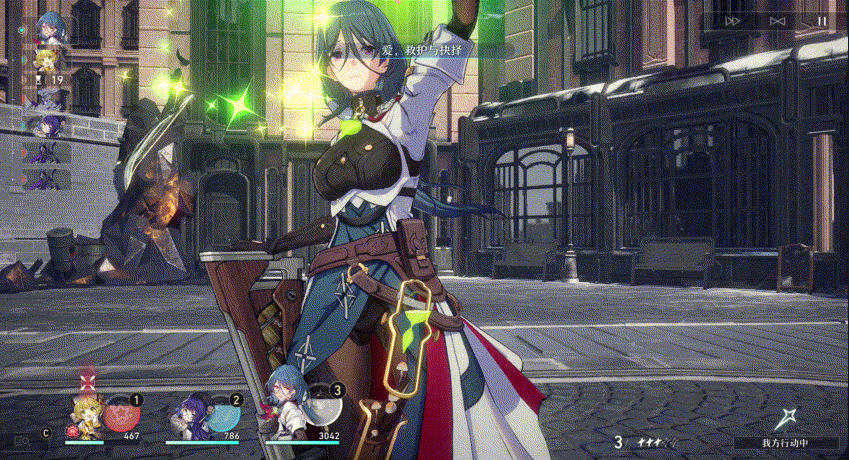Trigger the blonde character's red ultimate orb
This screenshot has width=849, height=460.
click(123, 412)
